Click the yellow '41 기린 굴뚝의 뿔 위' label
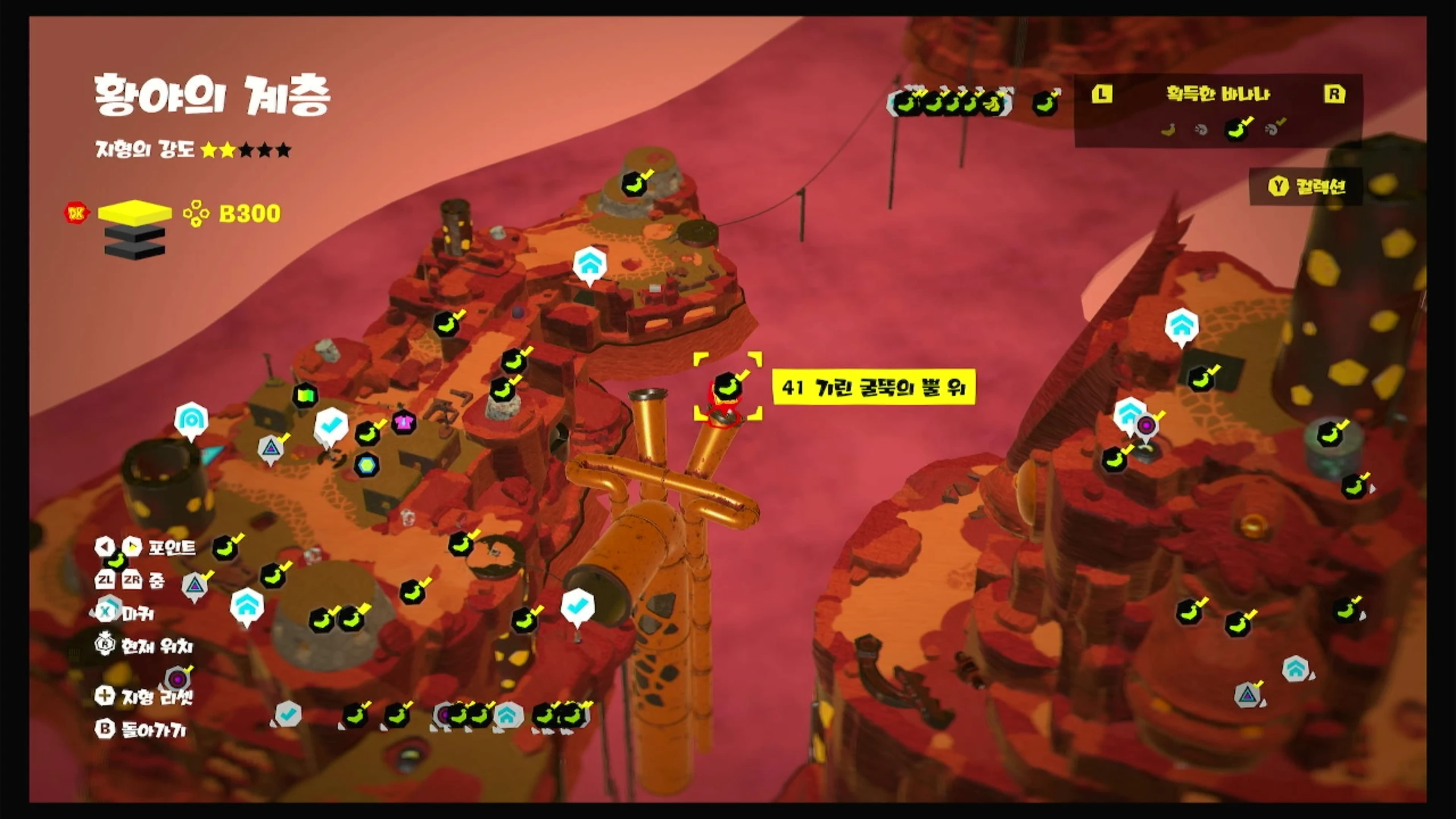The image size is (1456, 819). [874, 388]
